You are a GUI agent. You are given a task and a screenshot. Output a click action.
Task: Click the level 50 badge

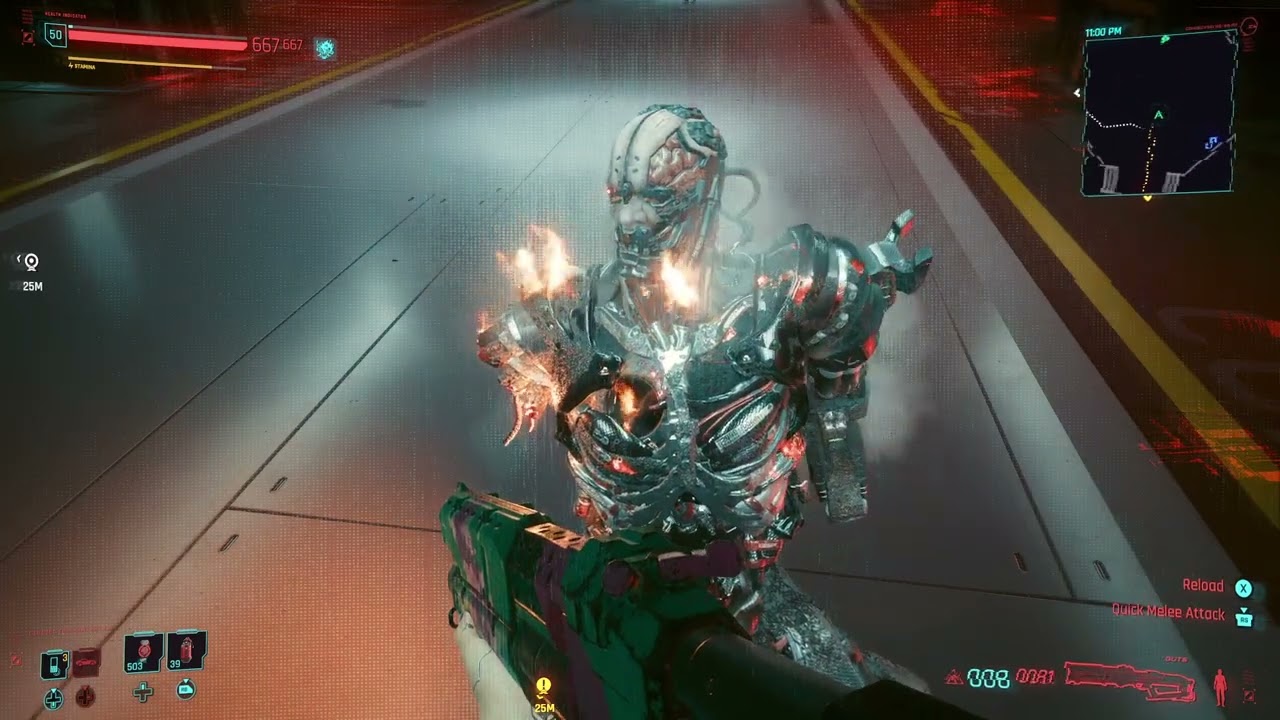[55, 36]
